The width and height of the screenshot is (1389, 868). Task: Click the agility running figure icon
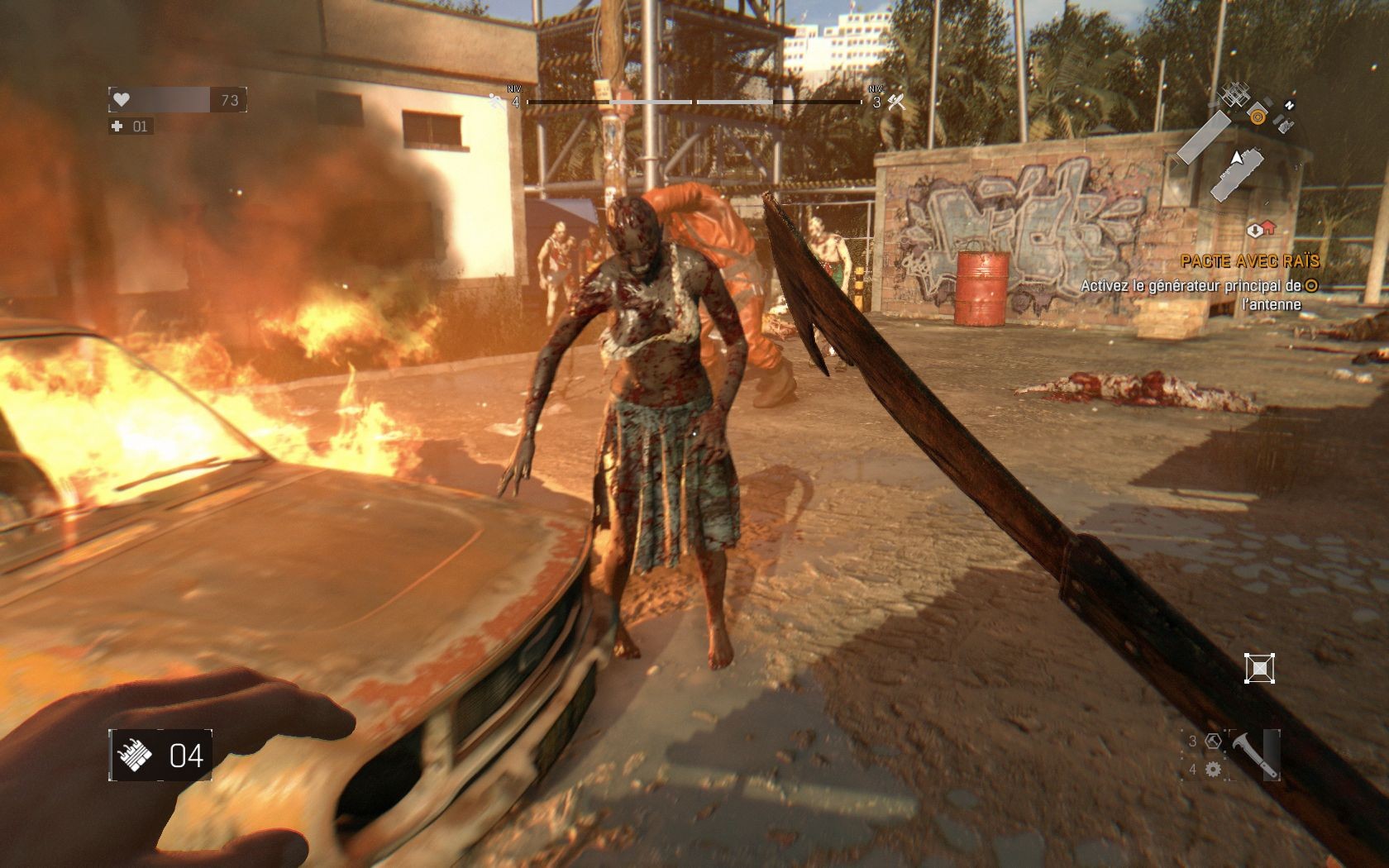[497, 101]
